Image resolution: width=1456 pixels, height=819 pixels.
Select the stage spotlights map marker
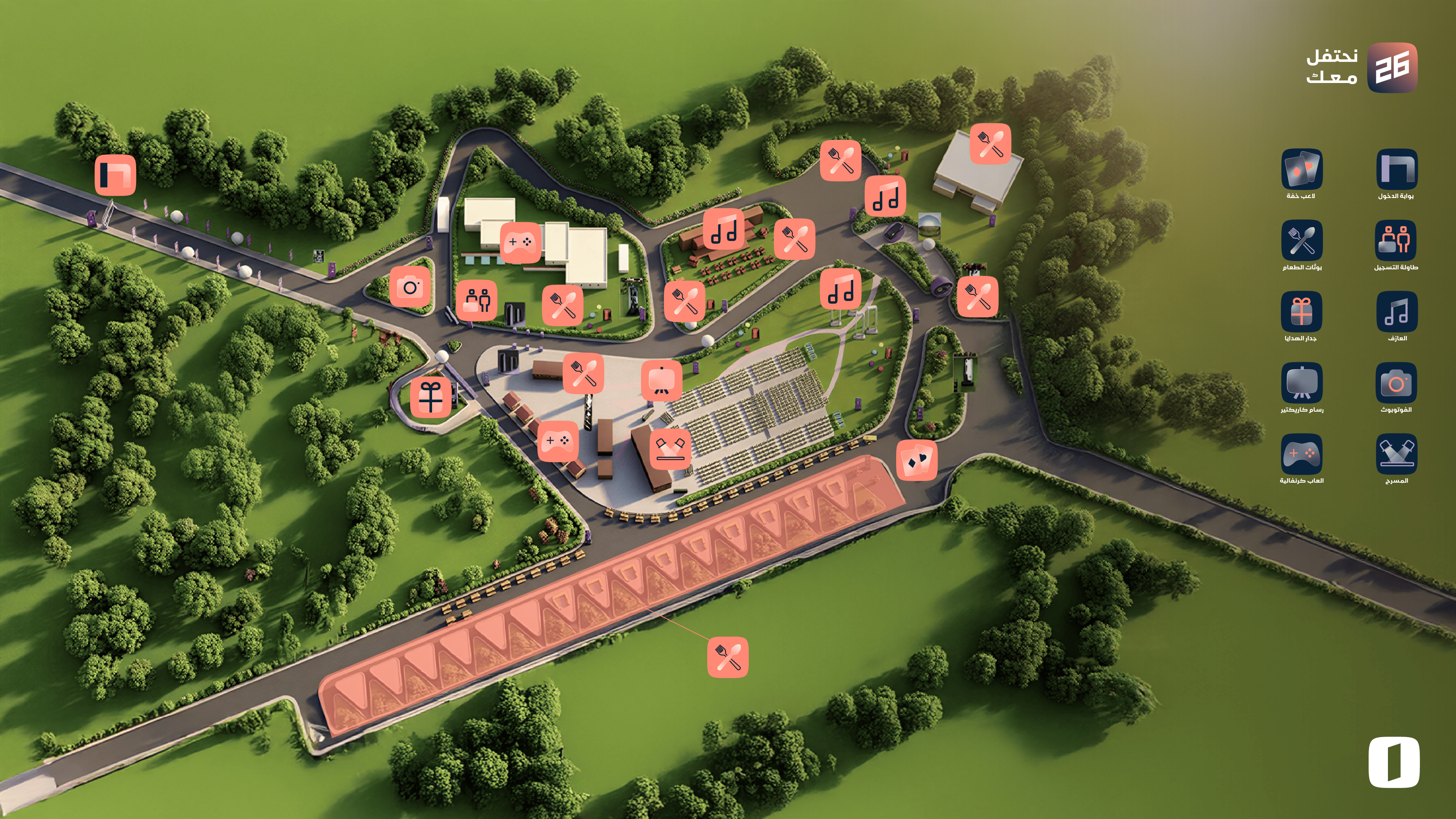pos(670,449)
